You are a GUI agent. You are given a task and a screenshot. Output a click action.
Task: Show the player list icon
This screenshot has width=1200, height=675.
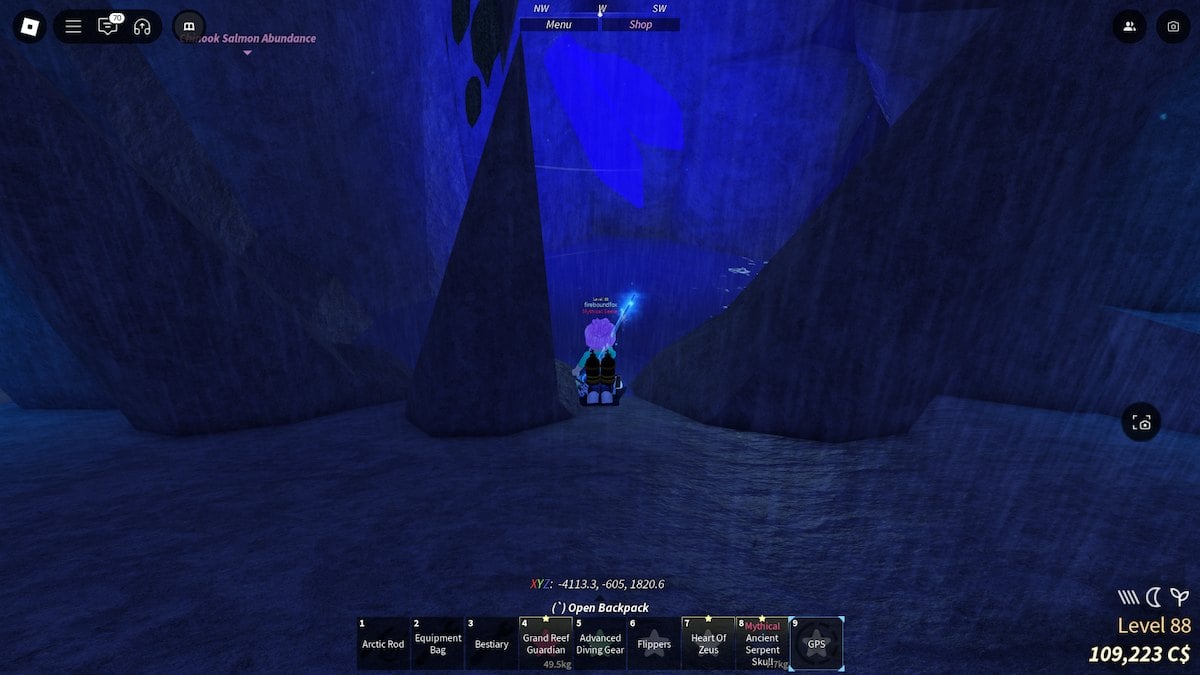point(1130,27)
